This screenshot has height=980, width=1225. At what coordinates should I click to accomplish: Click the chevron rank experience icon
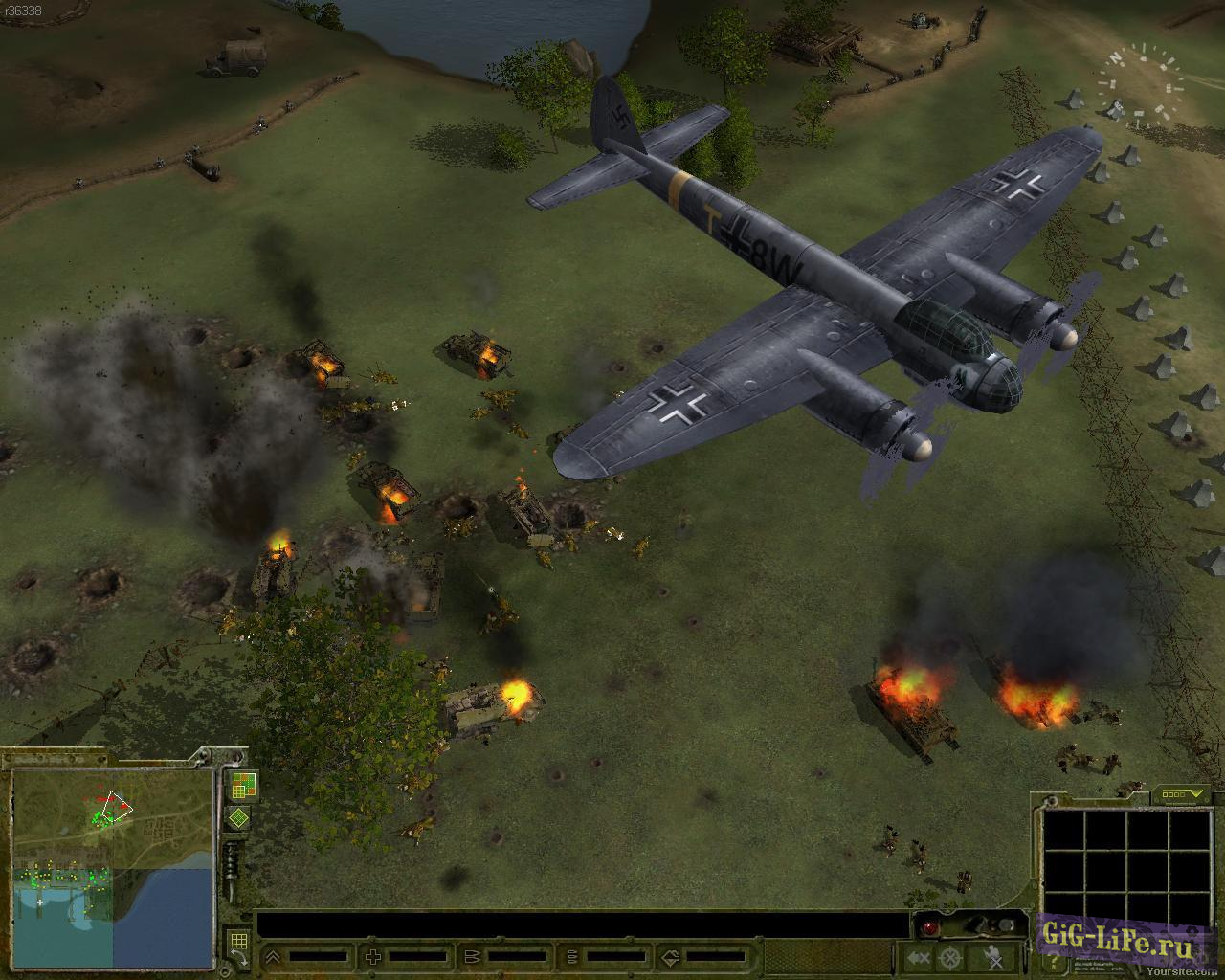click(x=273, y=956)
